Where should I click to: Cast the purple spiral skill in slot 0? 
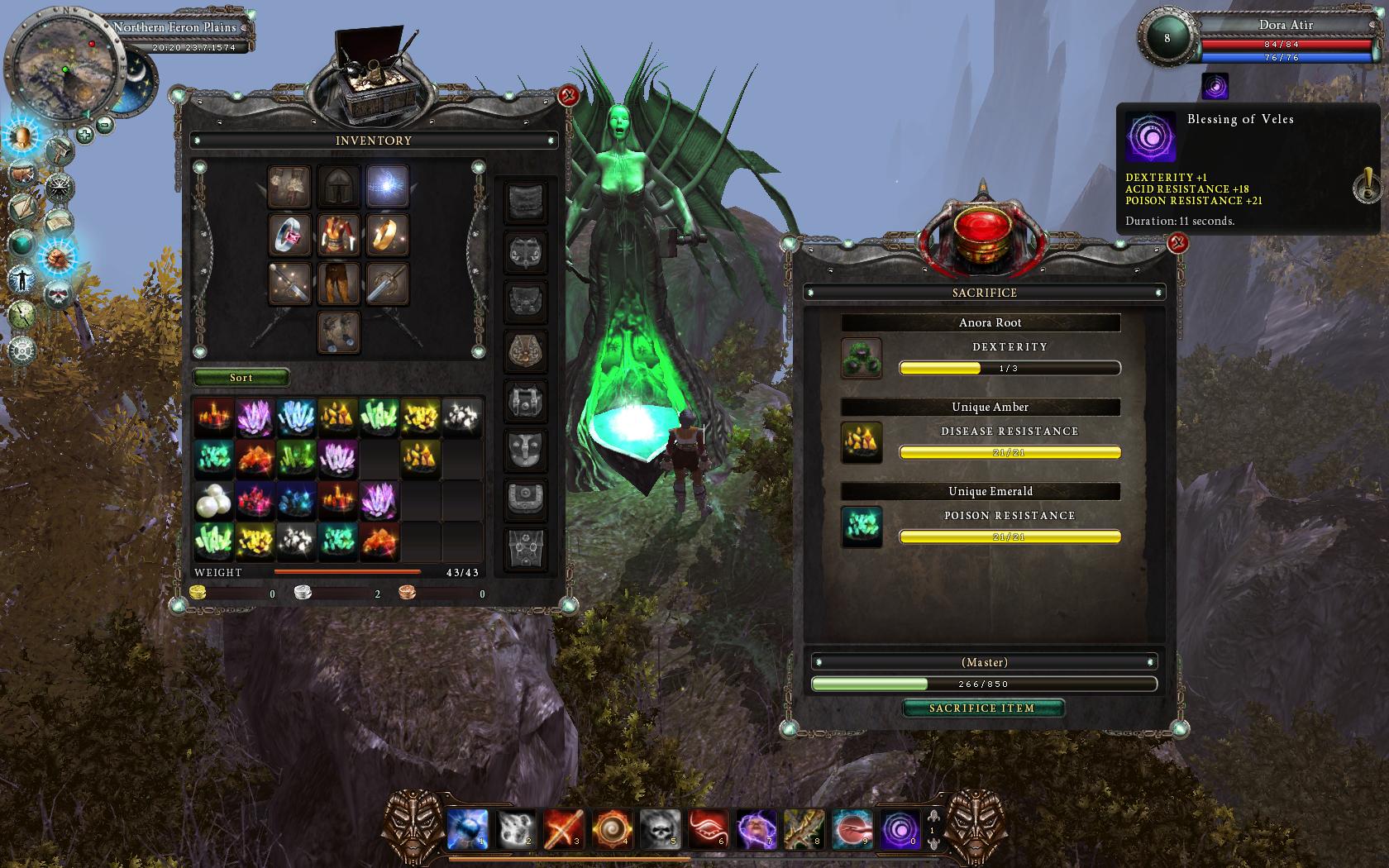pyautogui.click(x=900, y=829)
